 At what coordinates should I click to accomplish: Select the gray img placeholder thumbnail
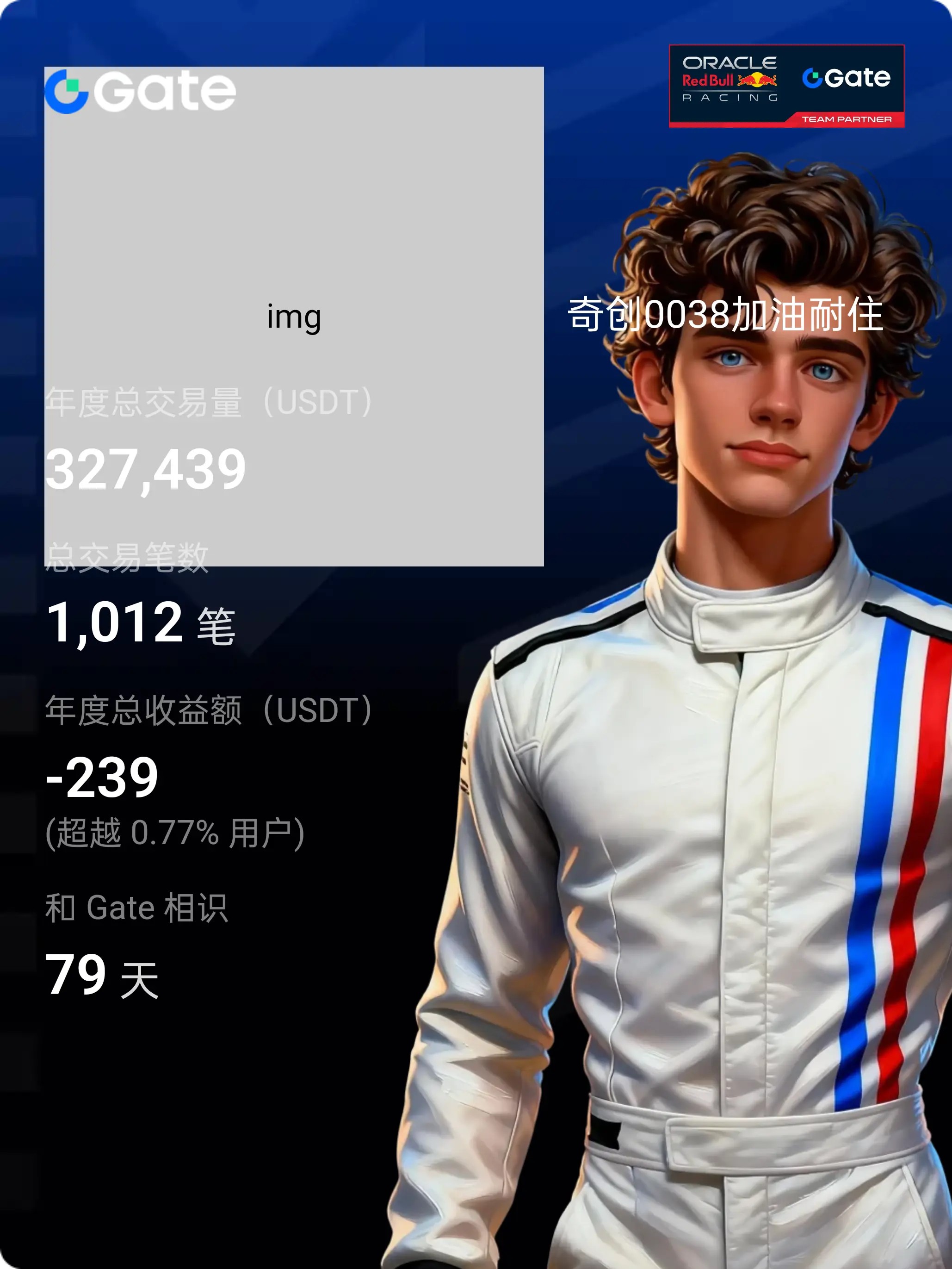click(x=294, y=316)
